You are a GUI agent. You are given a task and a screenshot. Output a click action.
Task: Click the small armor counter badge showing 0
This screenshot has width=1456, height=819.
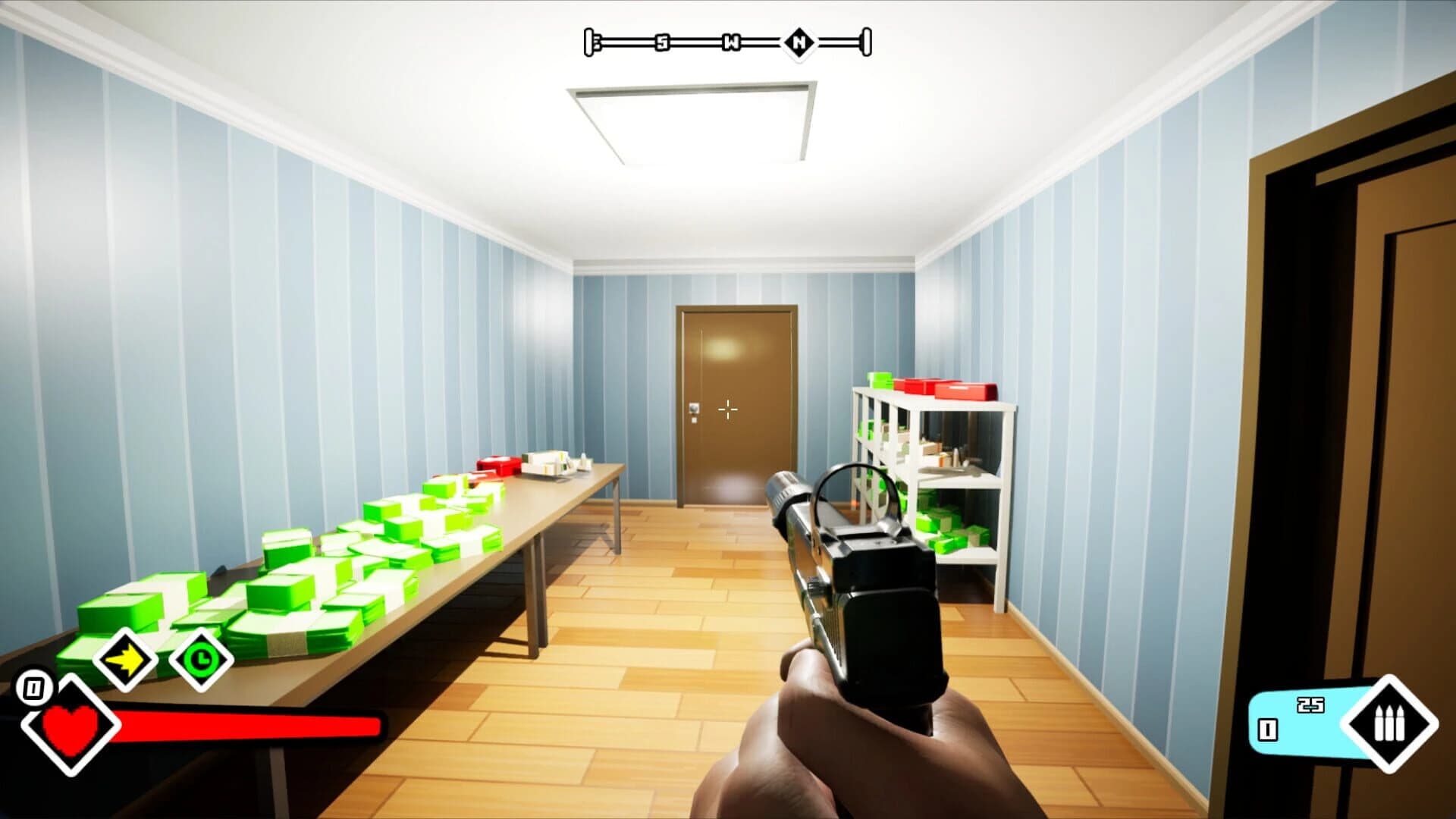tap(33, 688)
